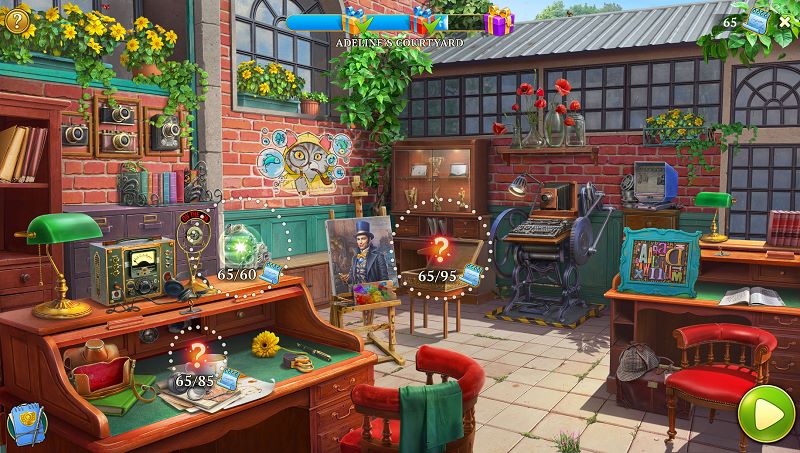Claim the purple gift box reward
The image size is (800, 453).
(x=498, y=20)
